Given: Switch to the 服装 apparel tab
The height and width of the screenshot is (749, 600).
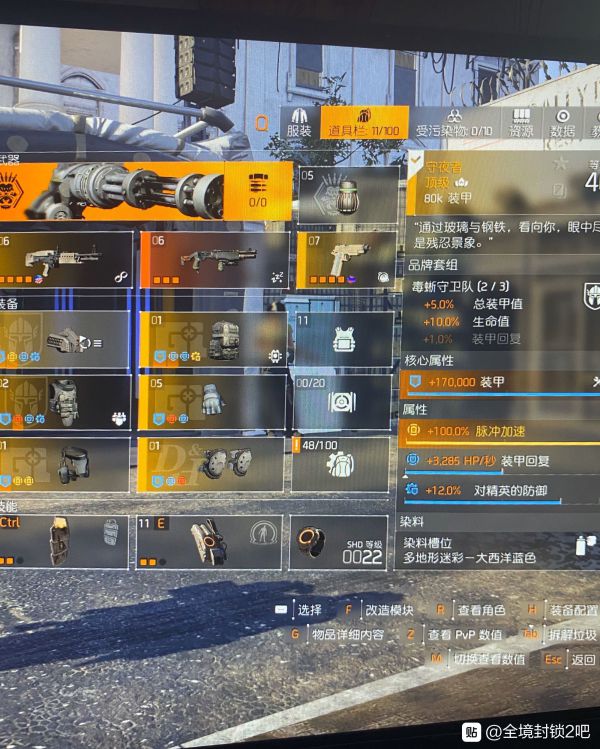Looking at the screenshot, I should [x=299, y=124].
